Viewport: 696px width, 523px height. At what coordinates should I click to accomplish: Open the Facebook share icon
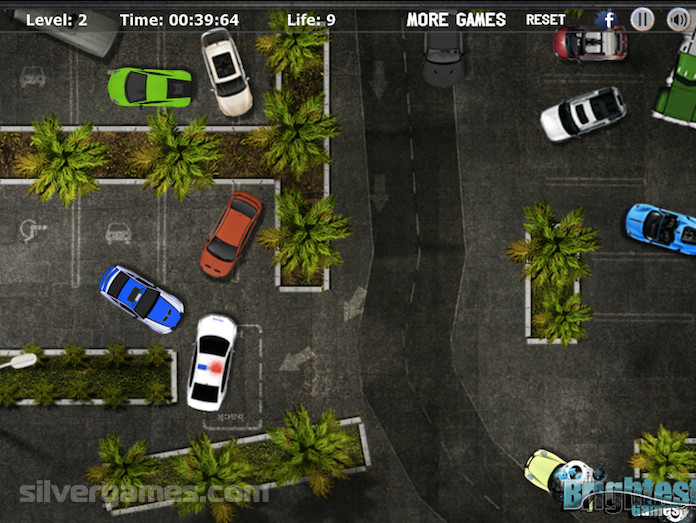coord(607,19)
